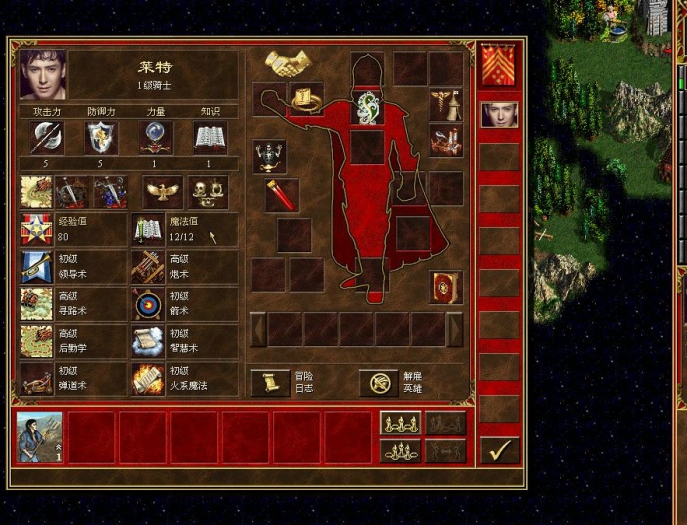Image resolution: width=687 pixels, height=525 pixels.
Task: Choose the troop in the first army slot
Action: pyautogui.click(x=40, y=437)
